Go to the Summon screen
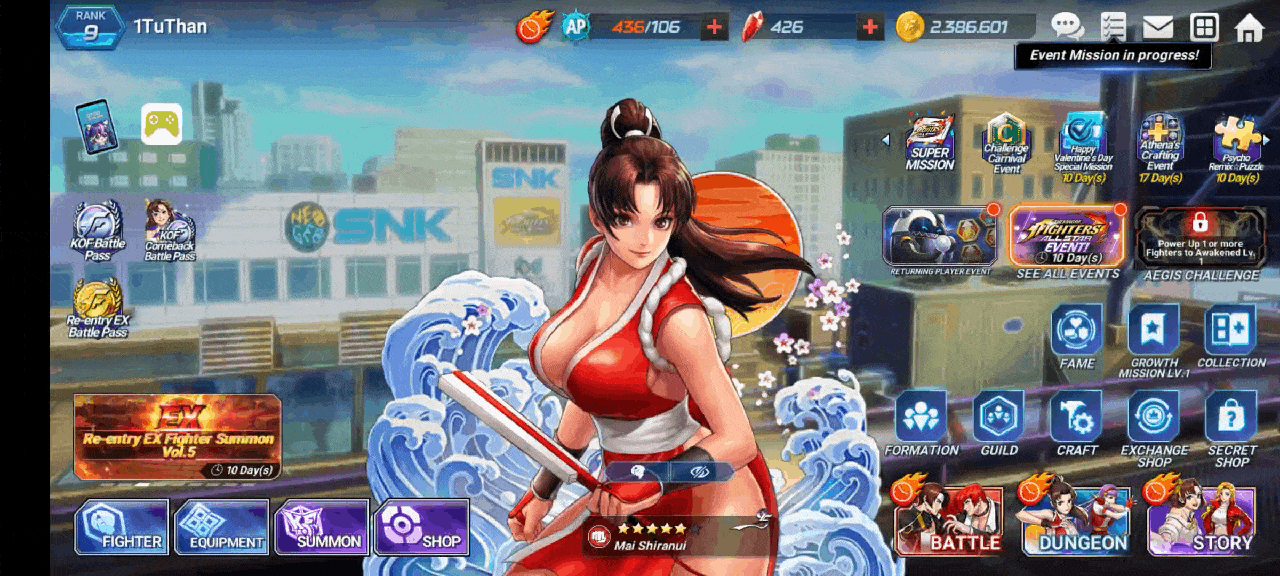Viewport: 1280px width, 576px height. [x=322, y=527]
